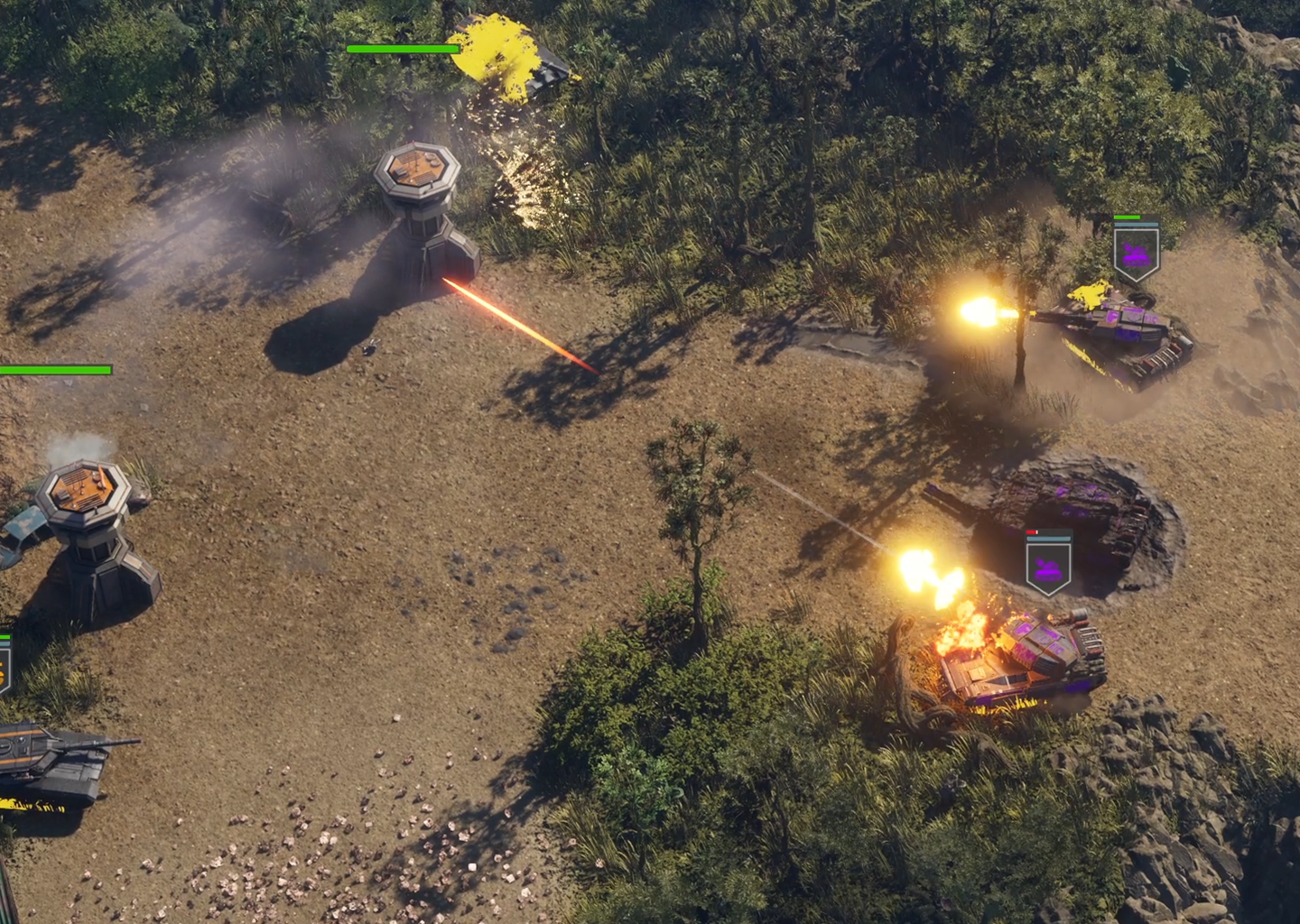
Task: Click the purple tank badge with the green health bar
Action: (x=1136, y=254)
